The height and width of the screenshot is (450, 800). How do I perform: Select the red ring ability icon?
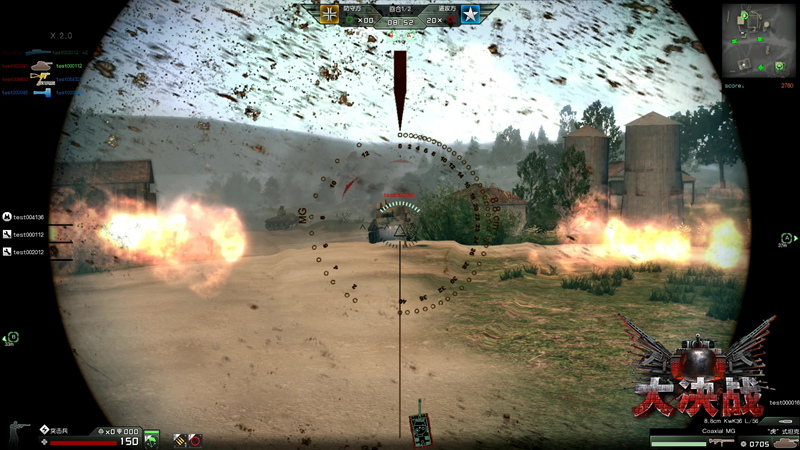click(x=194, y=439)
